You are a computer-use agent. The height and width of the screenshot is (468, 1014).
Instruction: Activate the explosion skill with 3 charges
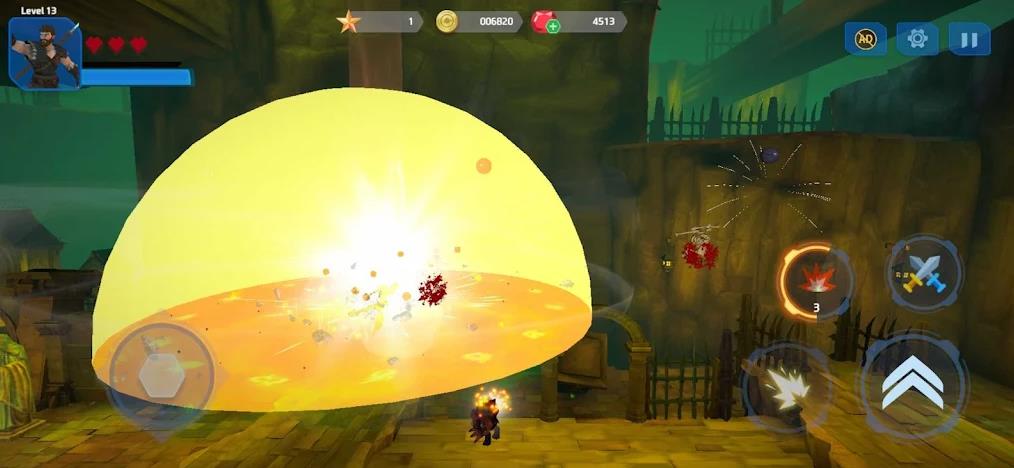(815, 278)
